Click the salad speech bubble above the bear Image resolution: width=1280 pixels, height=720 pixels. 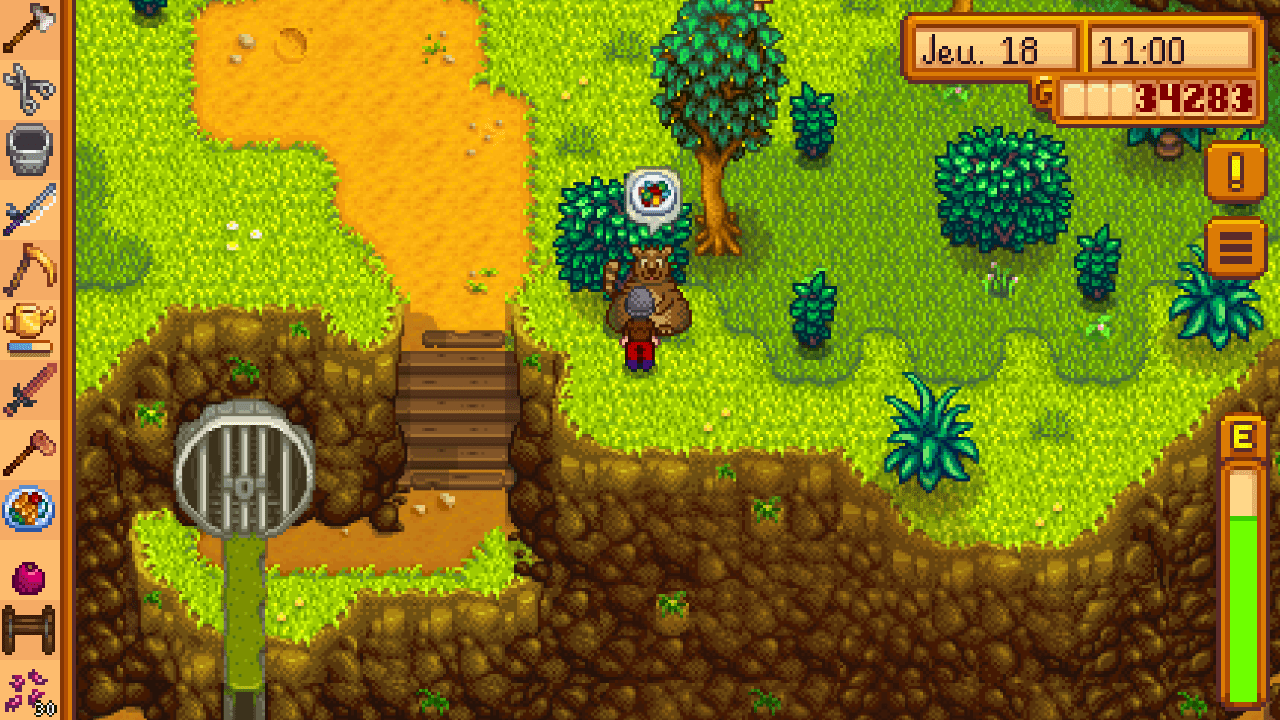pos(655,195)
